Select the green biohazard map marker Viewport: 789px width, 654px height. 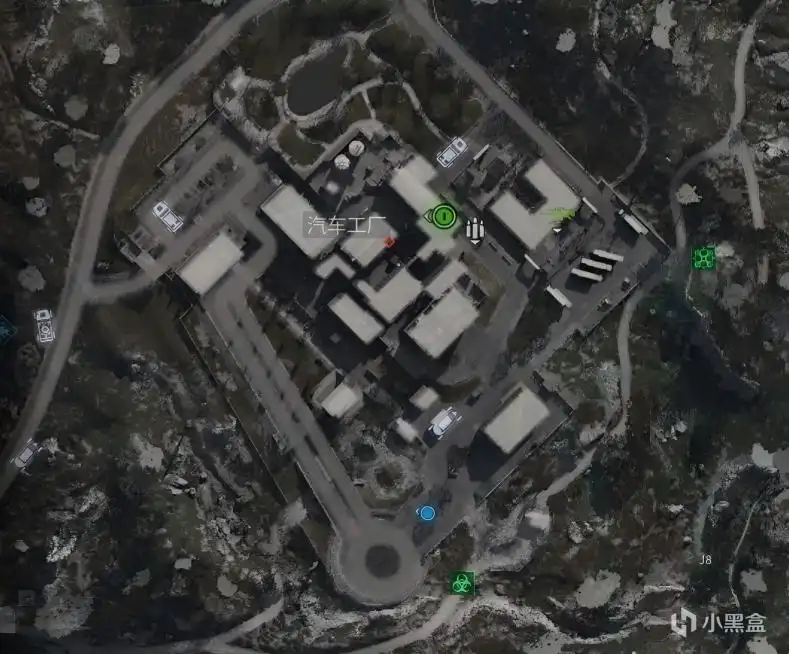pos(462,581)
